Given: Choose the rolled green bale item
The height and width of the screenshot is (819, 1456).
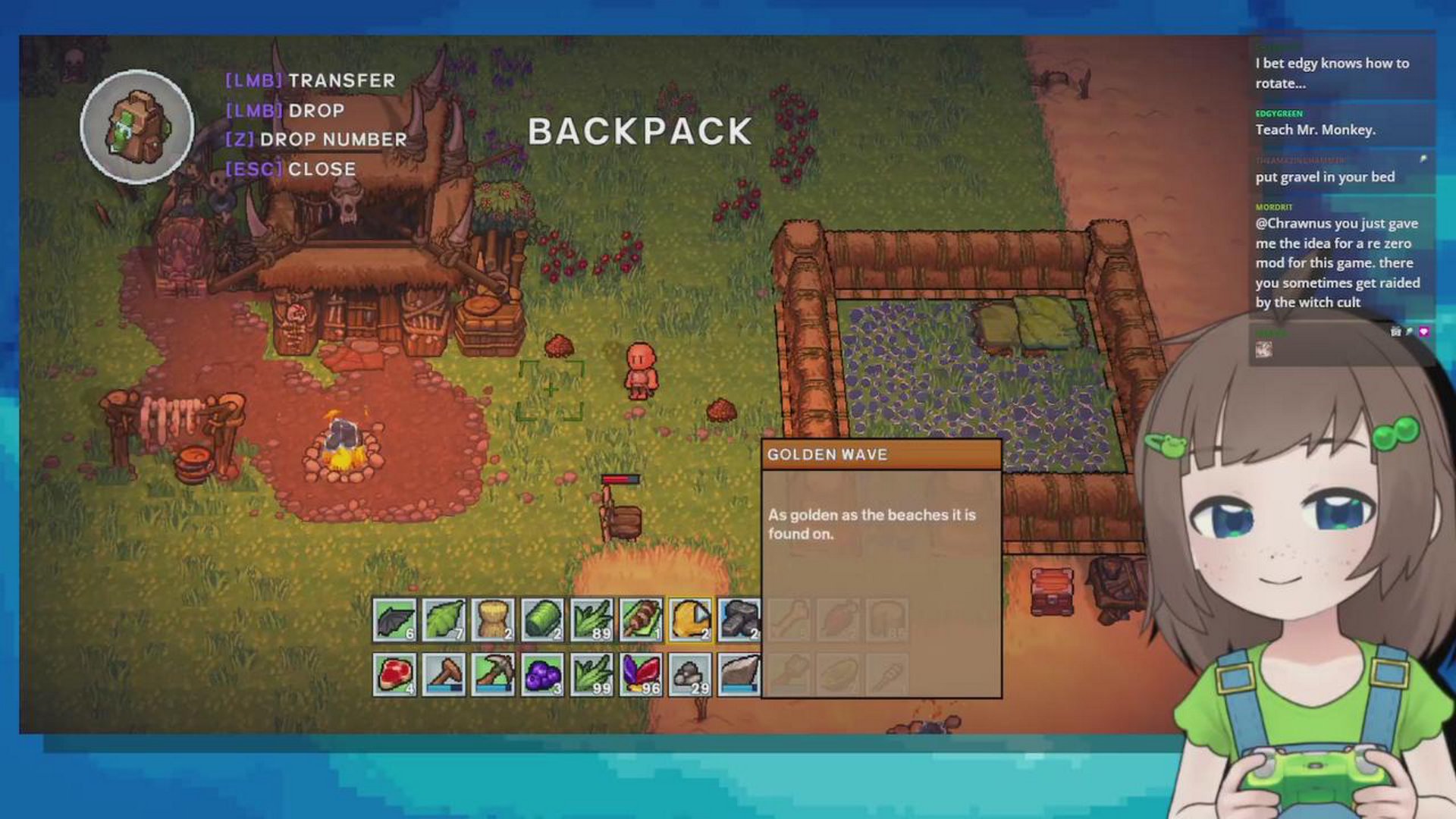Looking at the screenshot, I should [x=542, y=620].
